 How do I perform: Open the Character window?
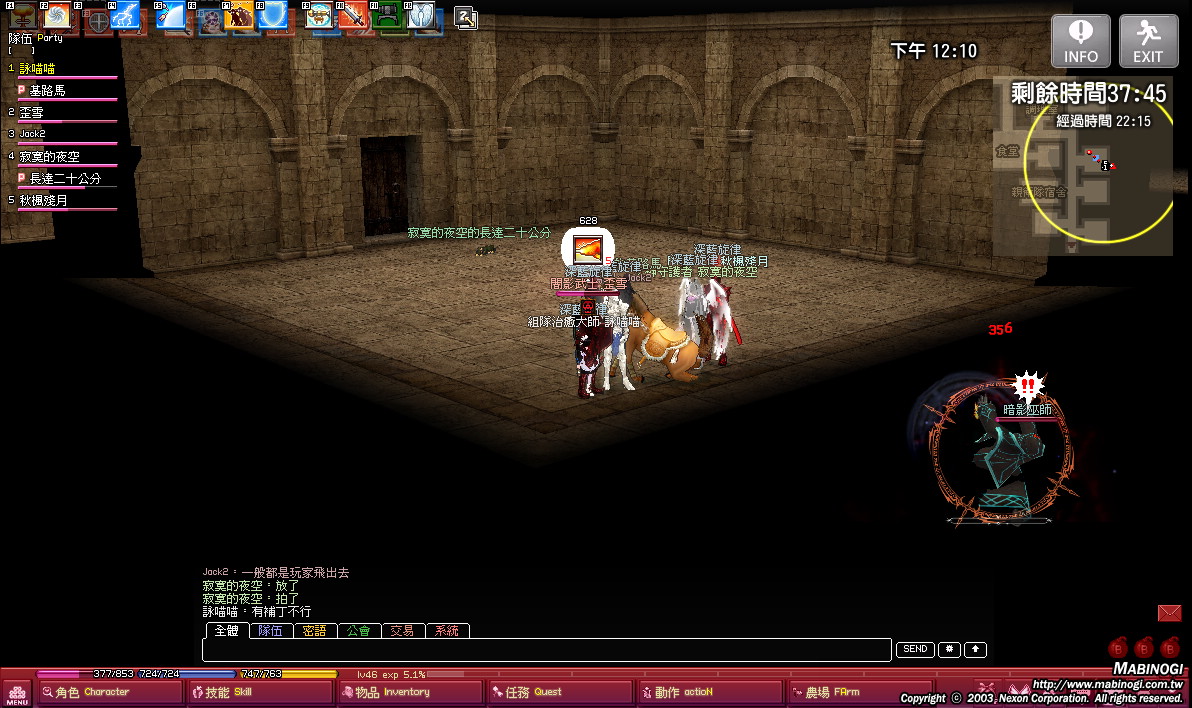tap(110, 692)
